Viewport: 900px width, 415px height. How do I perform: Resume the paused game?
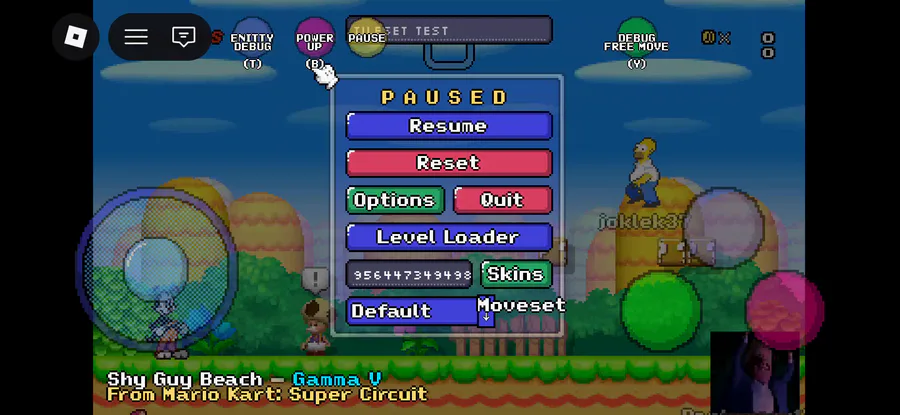[x=448, y=126]
